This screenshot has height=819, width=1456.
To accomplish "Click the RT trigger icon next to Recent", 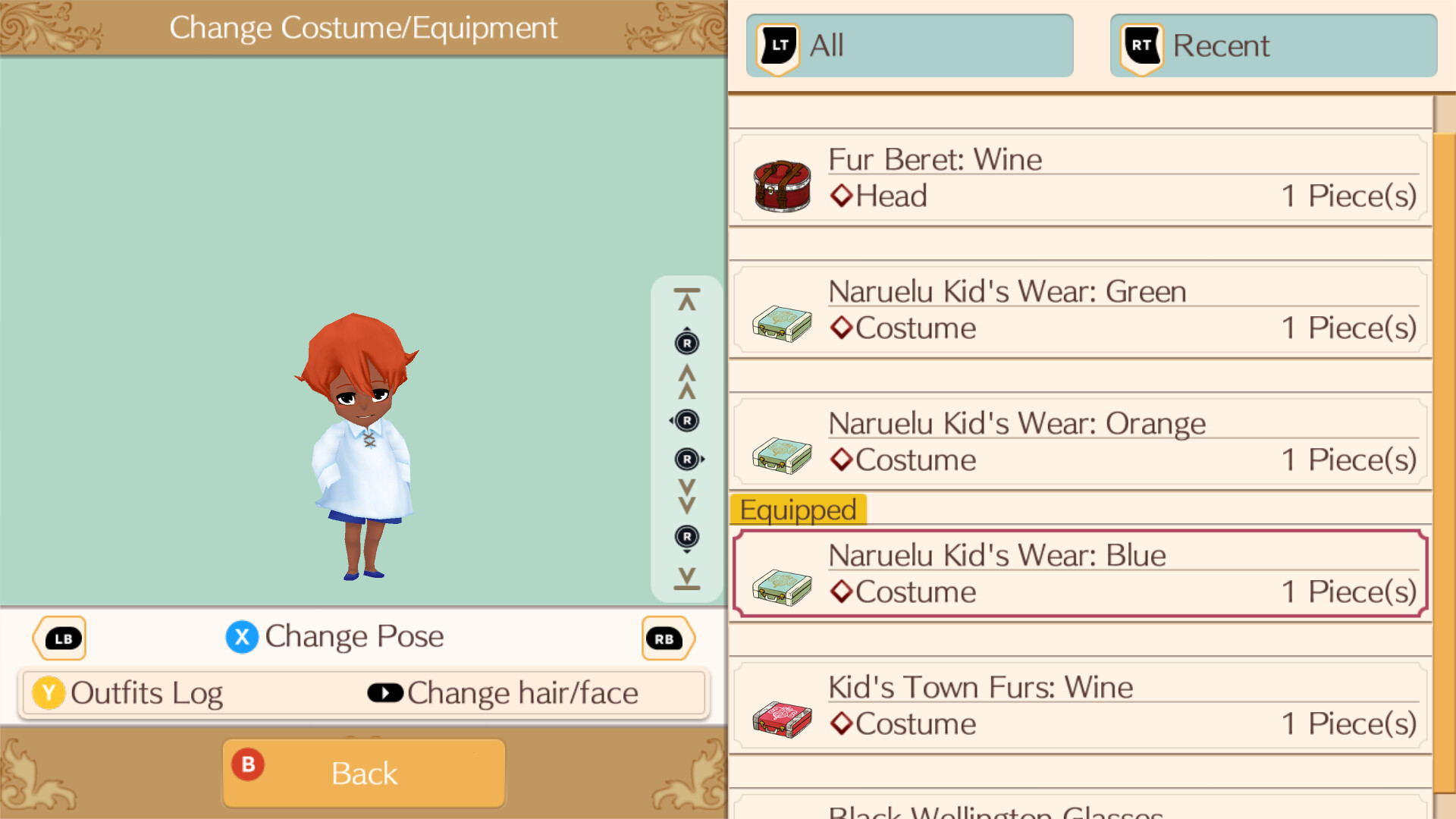I will (1140, 45).
